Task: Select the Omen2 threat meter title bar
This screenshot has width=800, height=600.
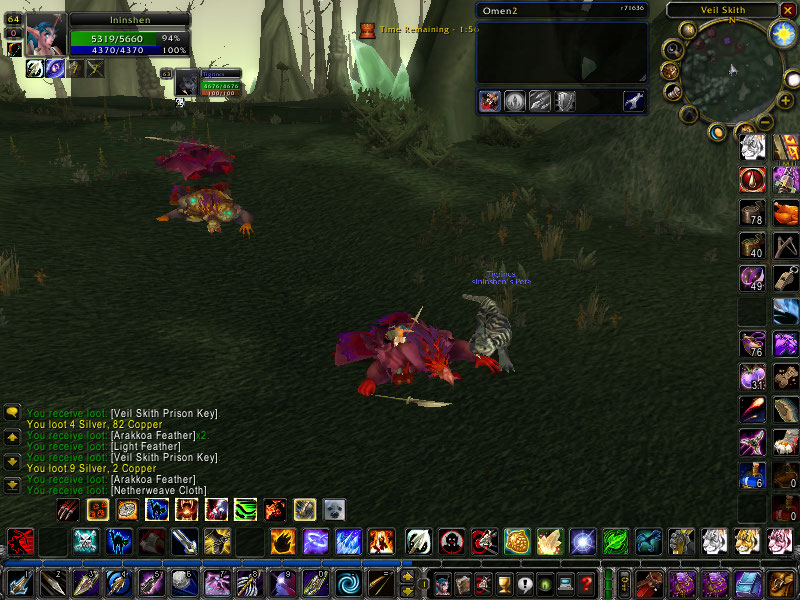Action: 562,10
